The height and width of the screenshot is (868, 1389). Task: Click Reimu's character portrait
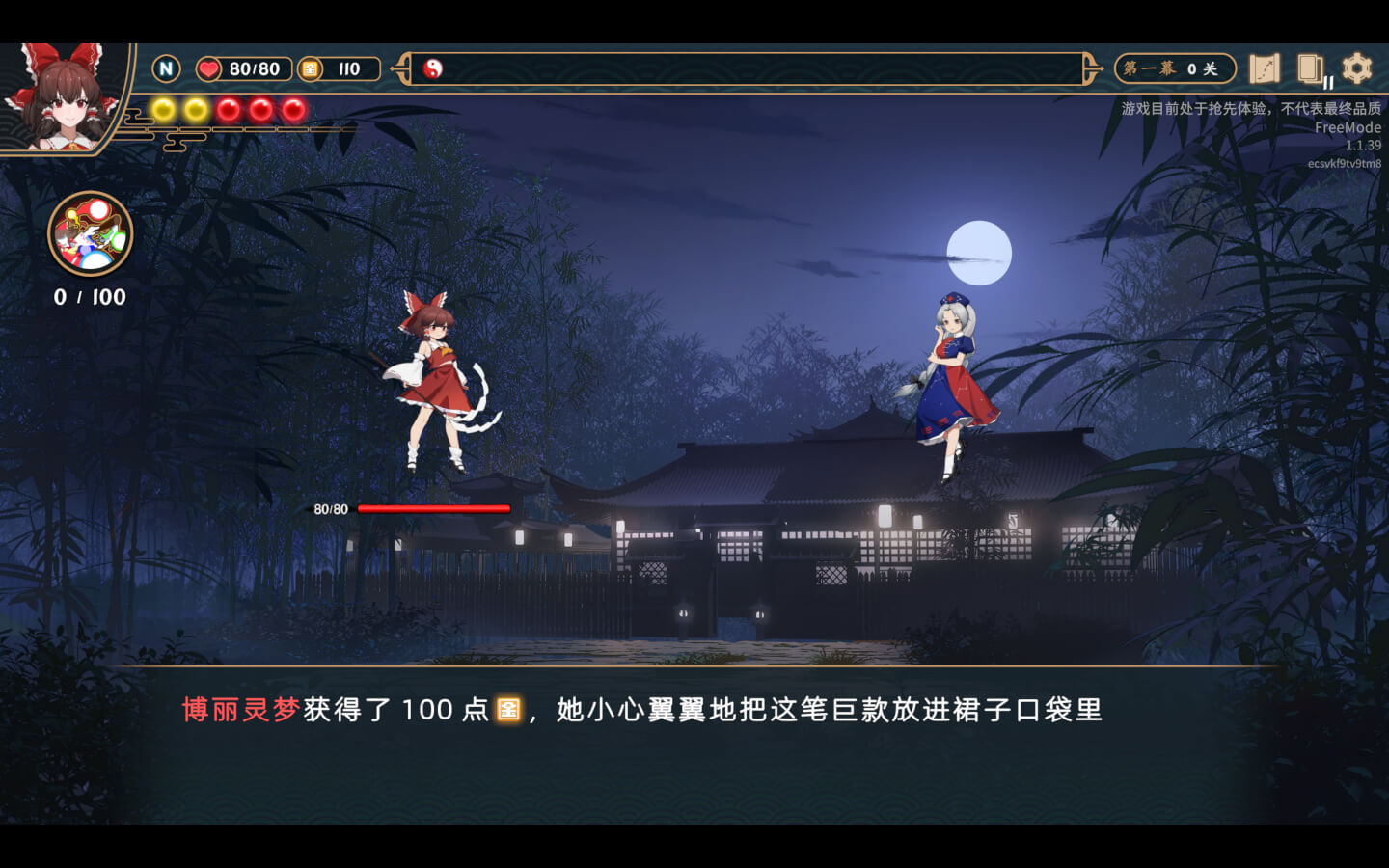click(x=60, y=96)
